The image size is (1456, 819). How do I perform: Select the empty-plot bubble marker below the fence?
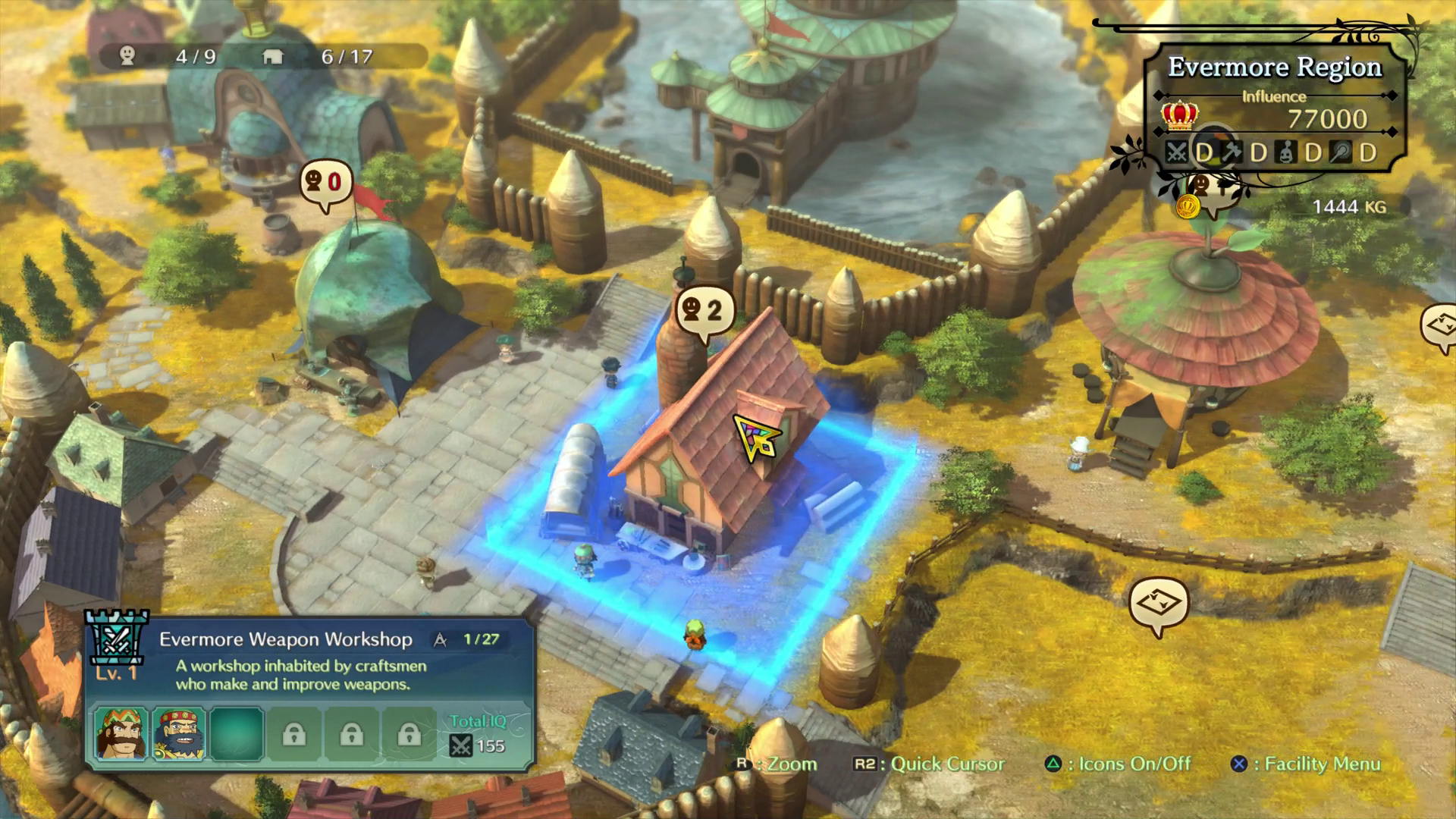click(x=1158, y=604)
